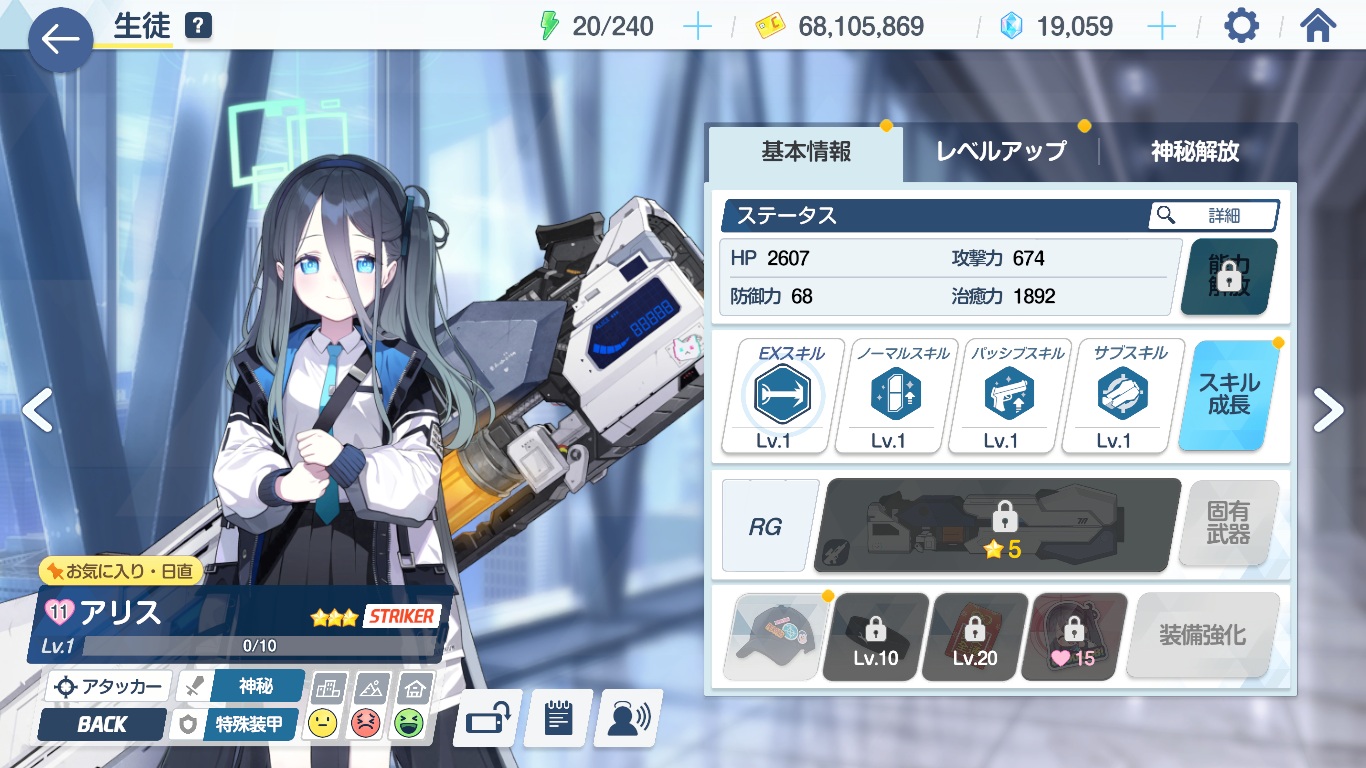Switch to the レベルアップ tab
Viewport: 1366px width, 768px height.
[1001, 152]
